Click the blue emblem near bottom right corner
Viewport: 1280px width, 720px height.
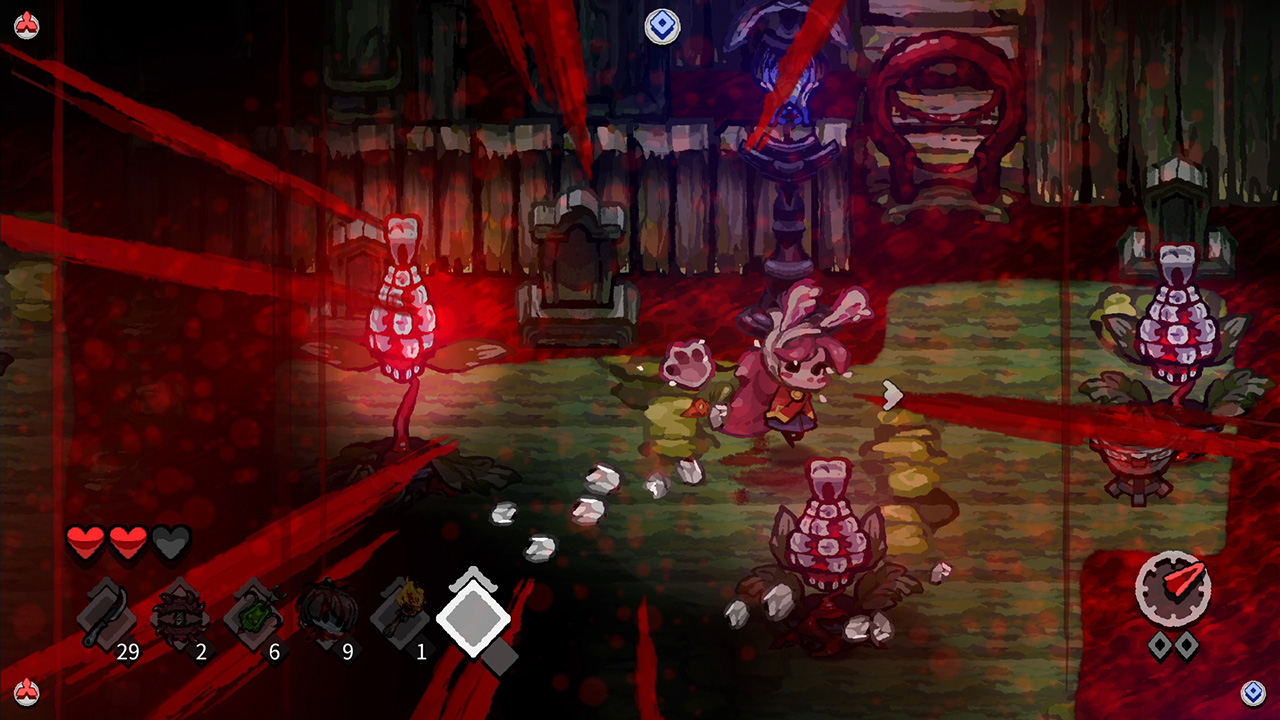click(1254, 692)
